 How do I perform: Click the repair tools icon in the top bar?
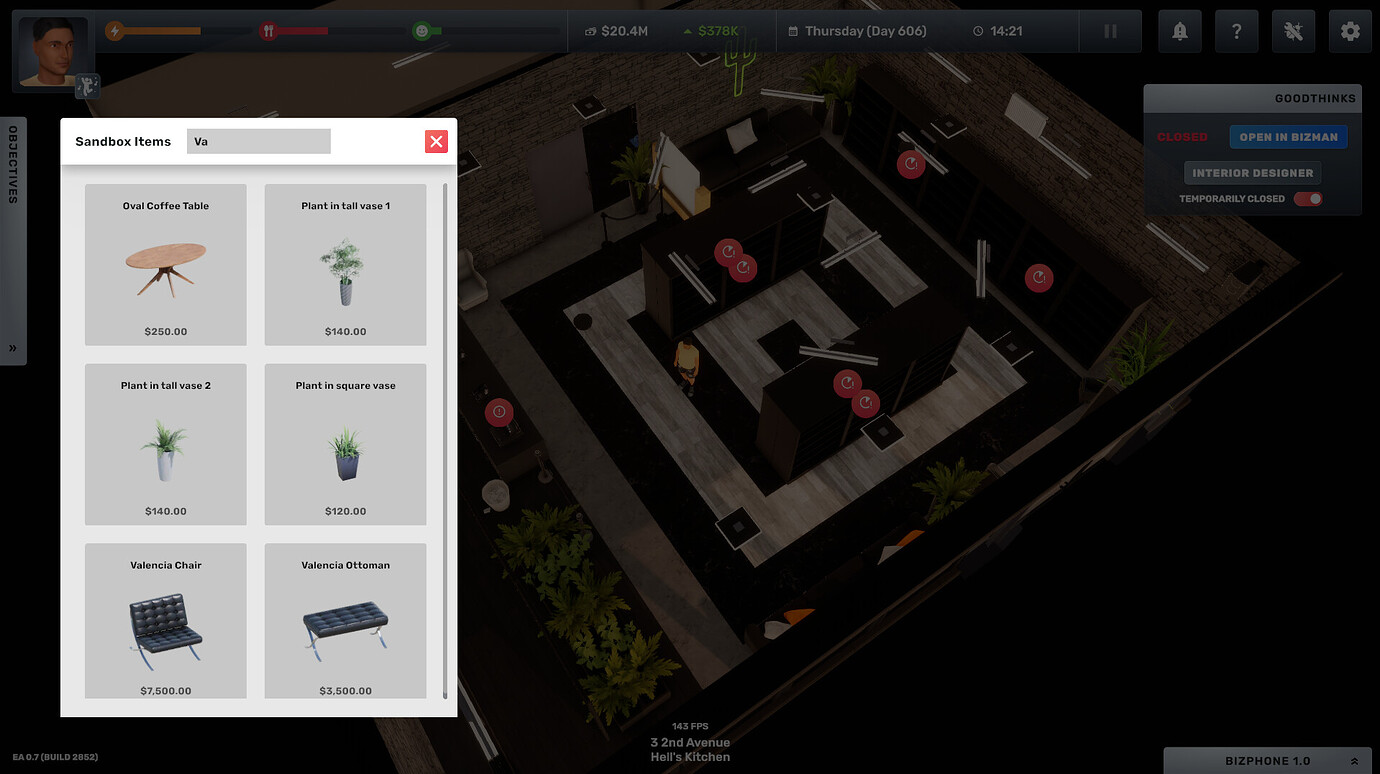tap(1293, 31)
